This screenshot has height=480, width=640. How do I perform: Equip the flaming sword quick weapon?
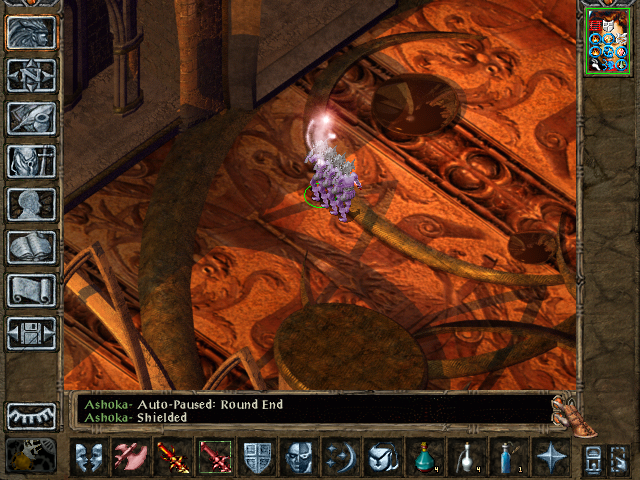click(172, 458)
